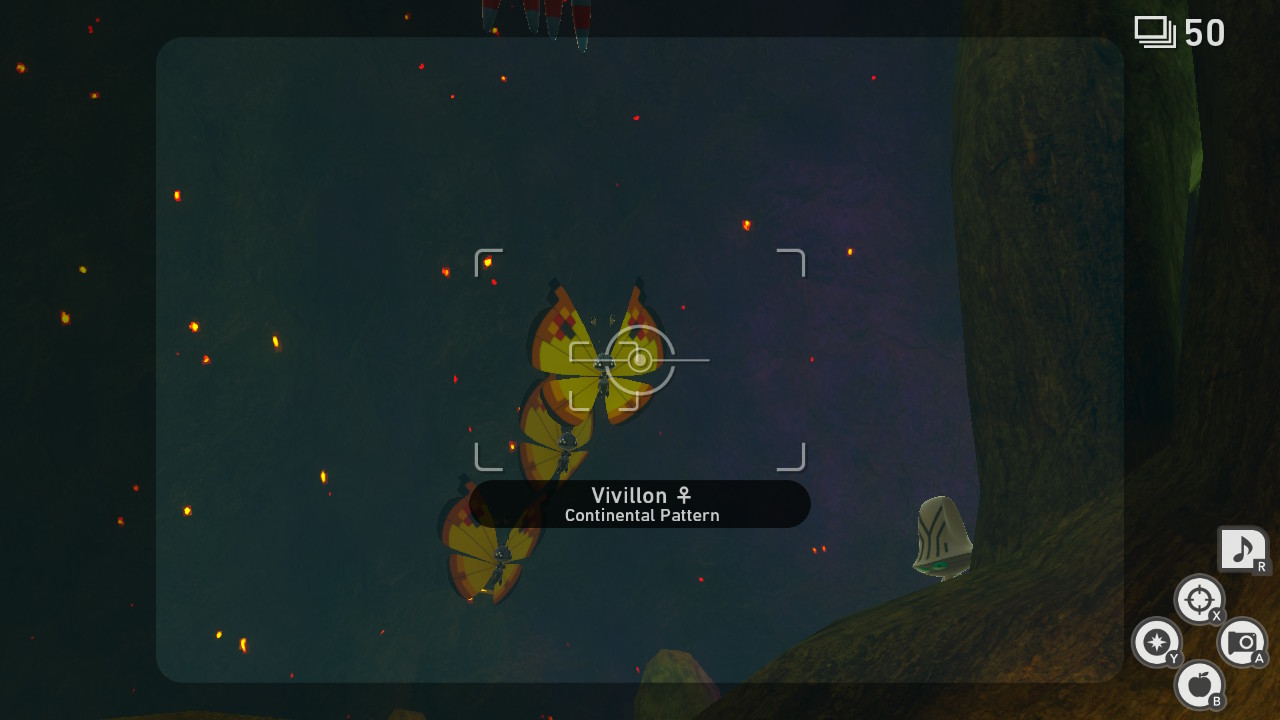Toggle scan mode via the crosshair button
Viewport: 1280px width, 720px height.
[1198, 601]
